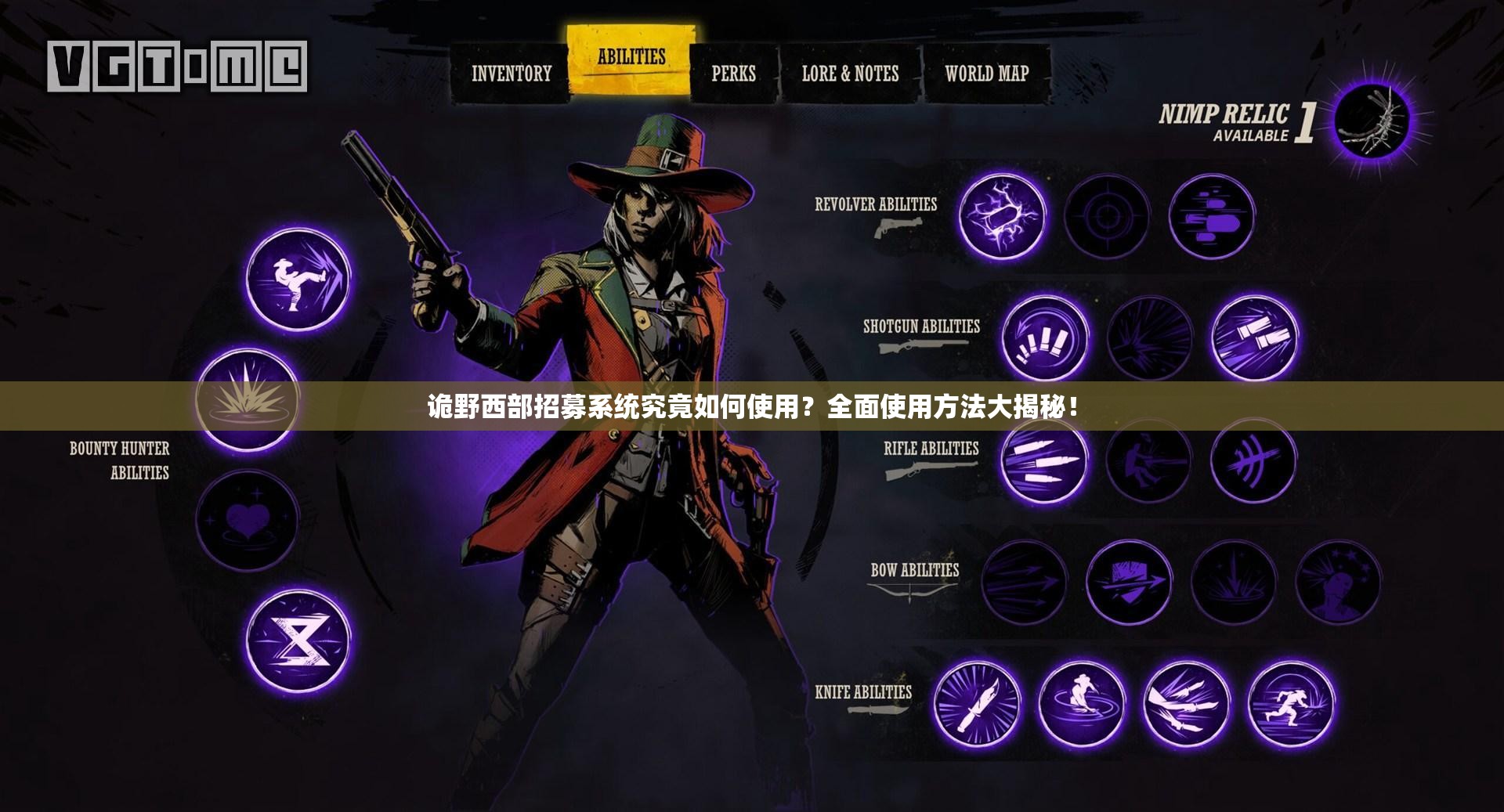Screen dimensions: 1504x812
Task: Select the revolver crosshair target ability
Action: (1106, 216)
